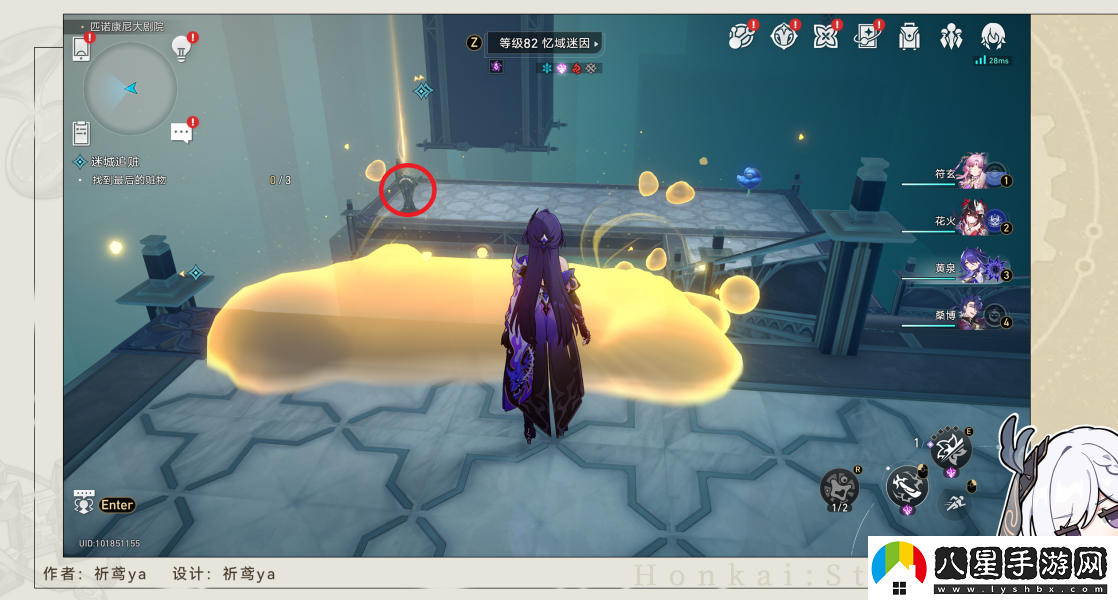
Task: Open the chat speech-bubble icon
Action: [181, 132]
